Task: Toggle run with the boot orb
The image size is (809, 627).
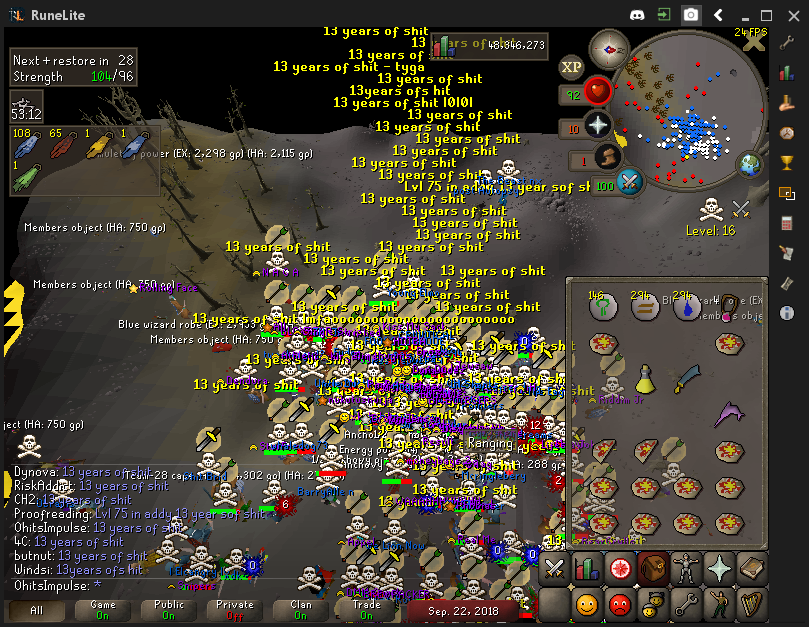Action: (x=606, y=157)
